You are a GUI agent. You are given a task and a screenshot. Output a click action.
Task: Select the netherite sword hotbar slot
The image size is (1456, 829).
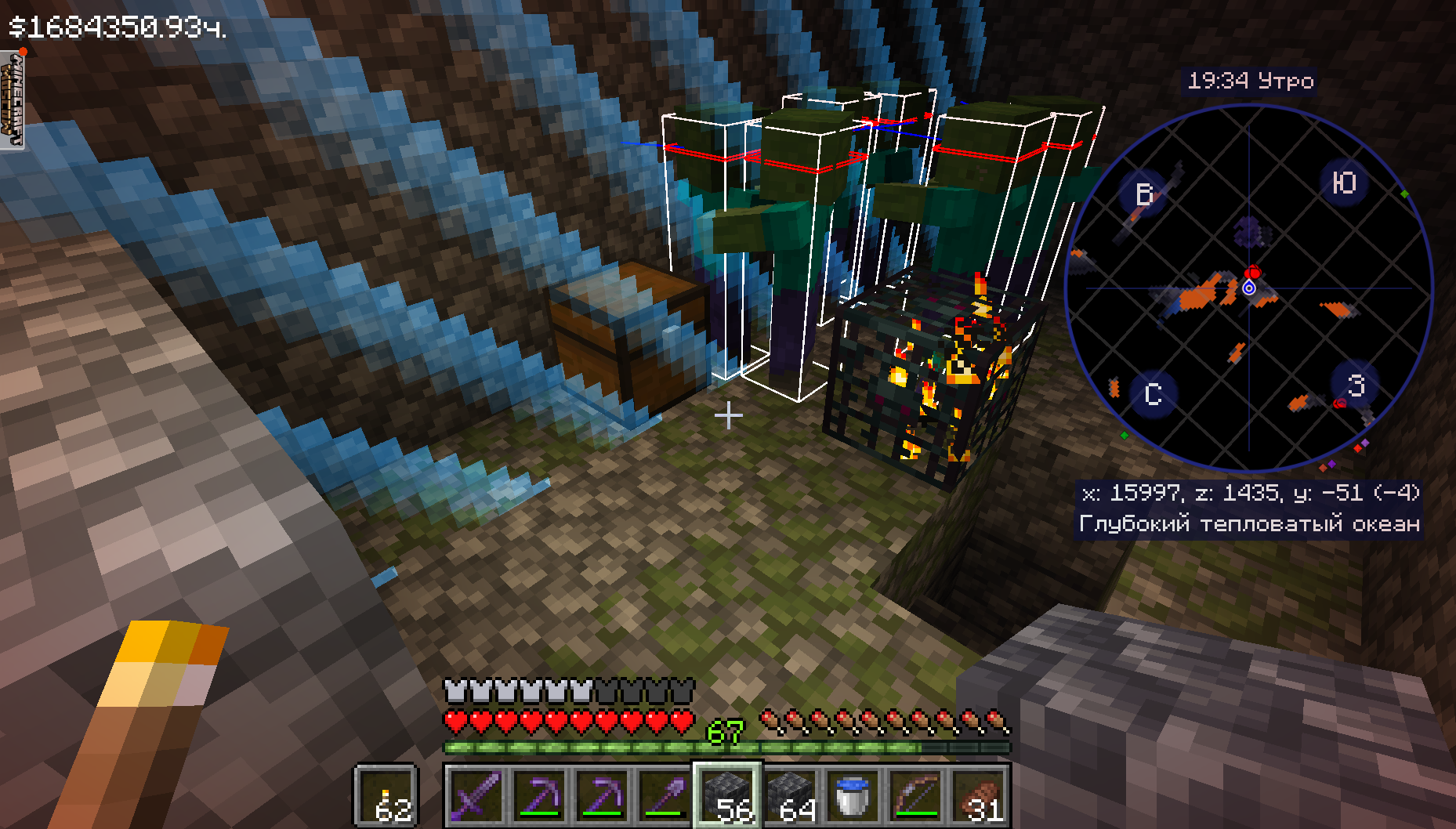click(x=476, y=795)
